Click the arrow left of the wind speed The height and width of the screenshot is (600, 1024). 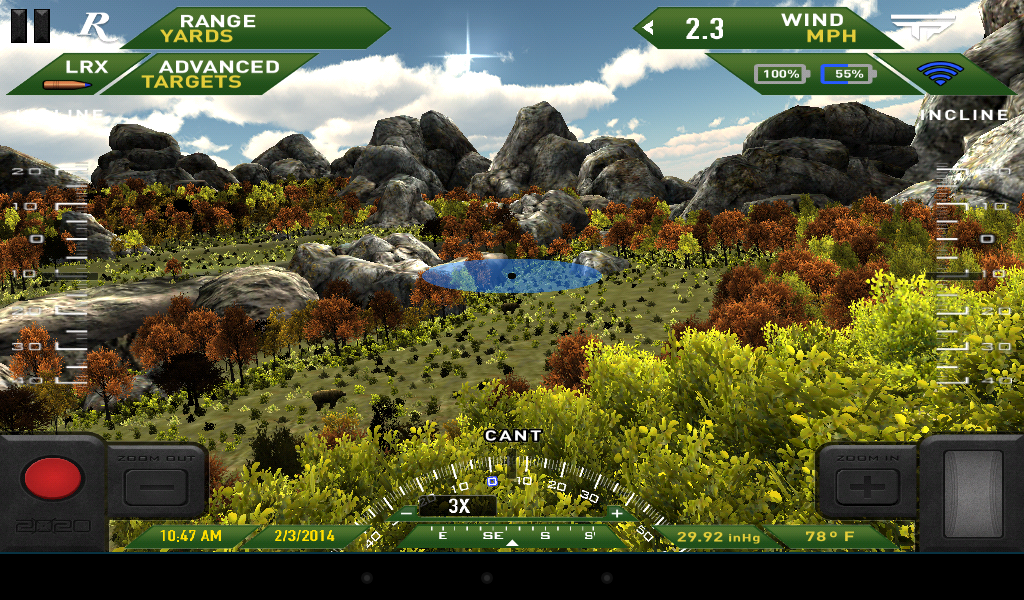(648, 28)
